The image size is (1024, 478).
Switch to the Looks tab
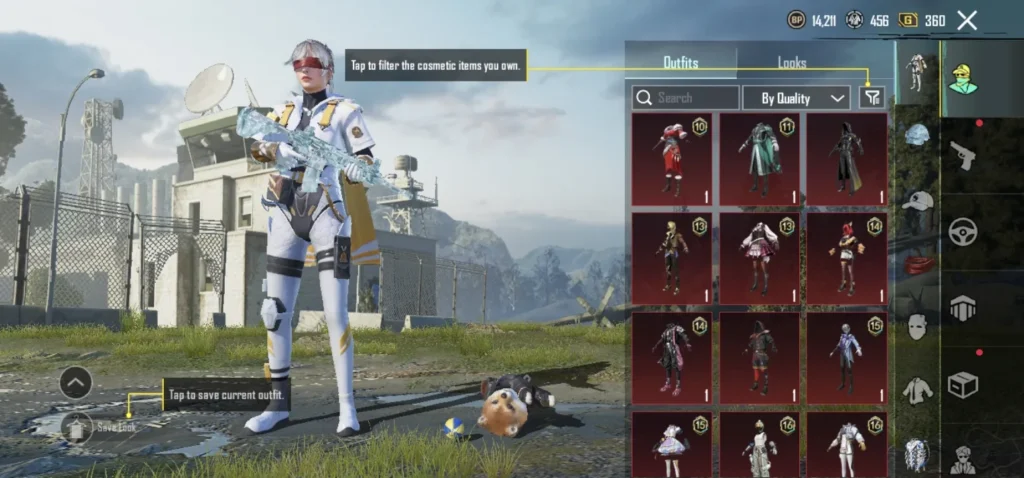pos(792,62)
